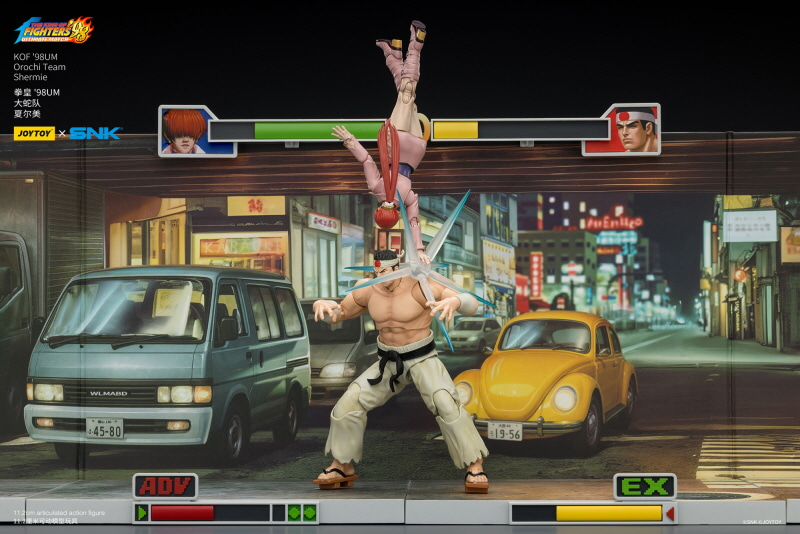This screenshot has height=534, width=800.
Task: Click the blue SNK logo
Action: [x=95, y=133]
